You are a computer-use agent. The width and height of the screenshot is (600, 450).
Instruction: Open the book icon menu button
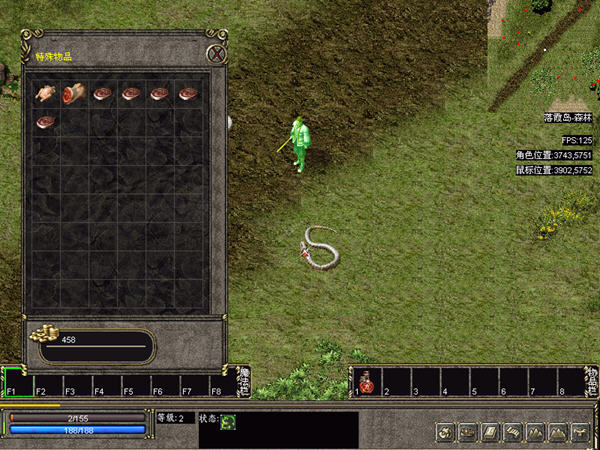[491, 432]
